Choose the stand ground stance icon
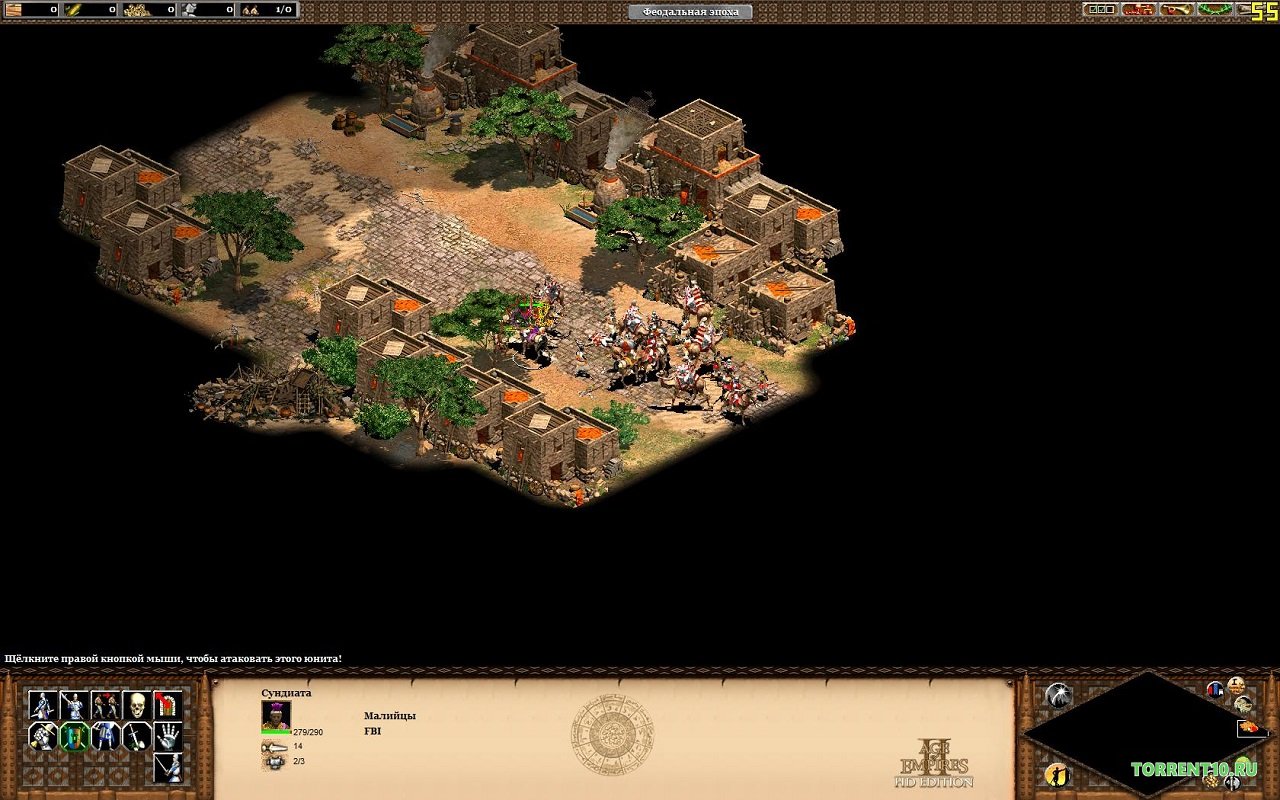Image resolution: width=1280 pixels, height=800 pixels. tap(105, 737)
